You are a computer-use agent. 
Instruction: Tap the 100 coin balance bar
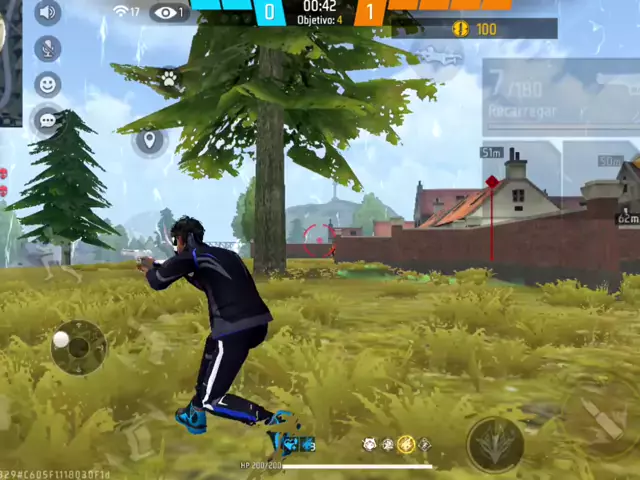click(x=475, y=29)
